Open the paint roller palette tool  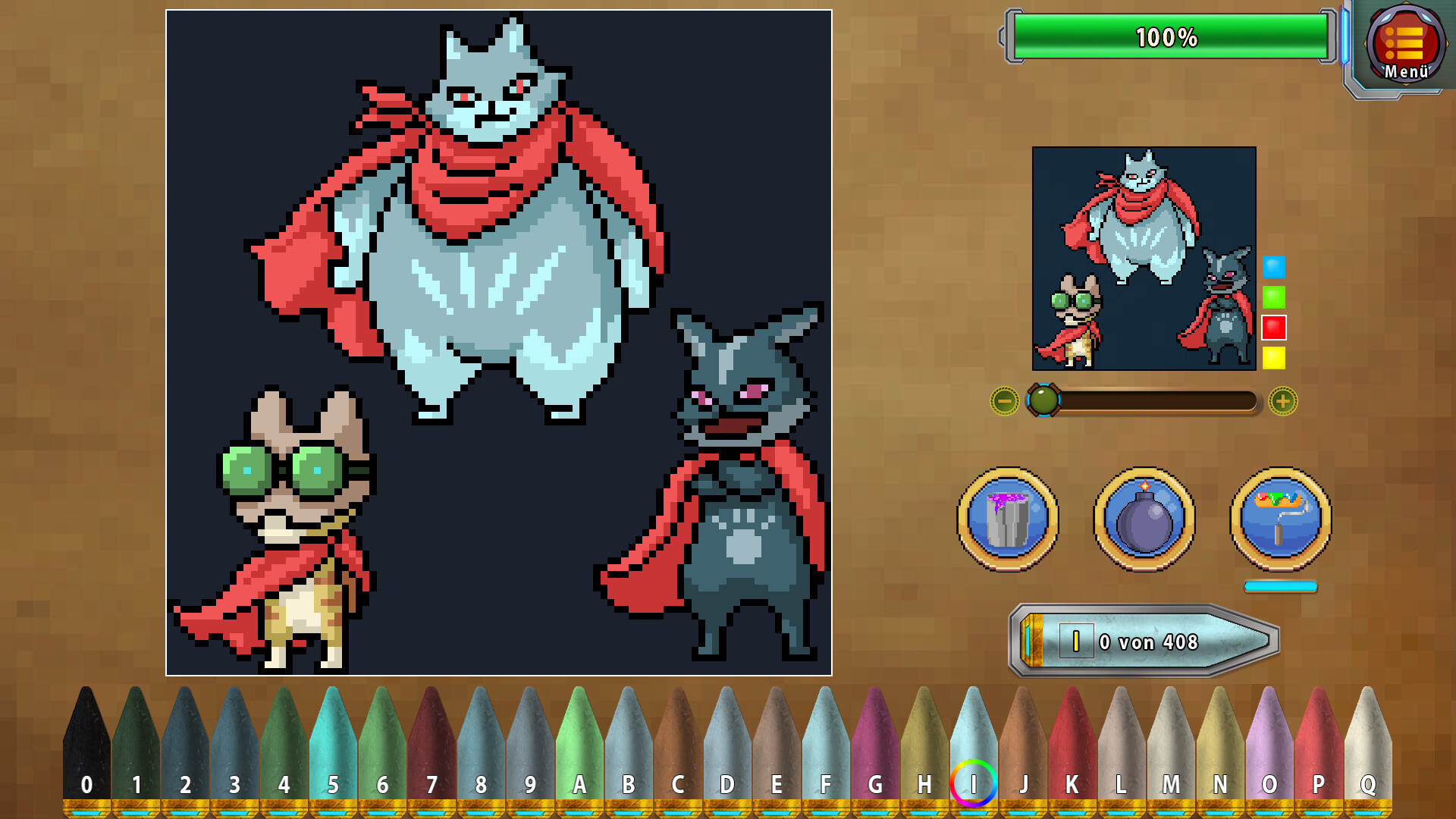[1281, 518]
